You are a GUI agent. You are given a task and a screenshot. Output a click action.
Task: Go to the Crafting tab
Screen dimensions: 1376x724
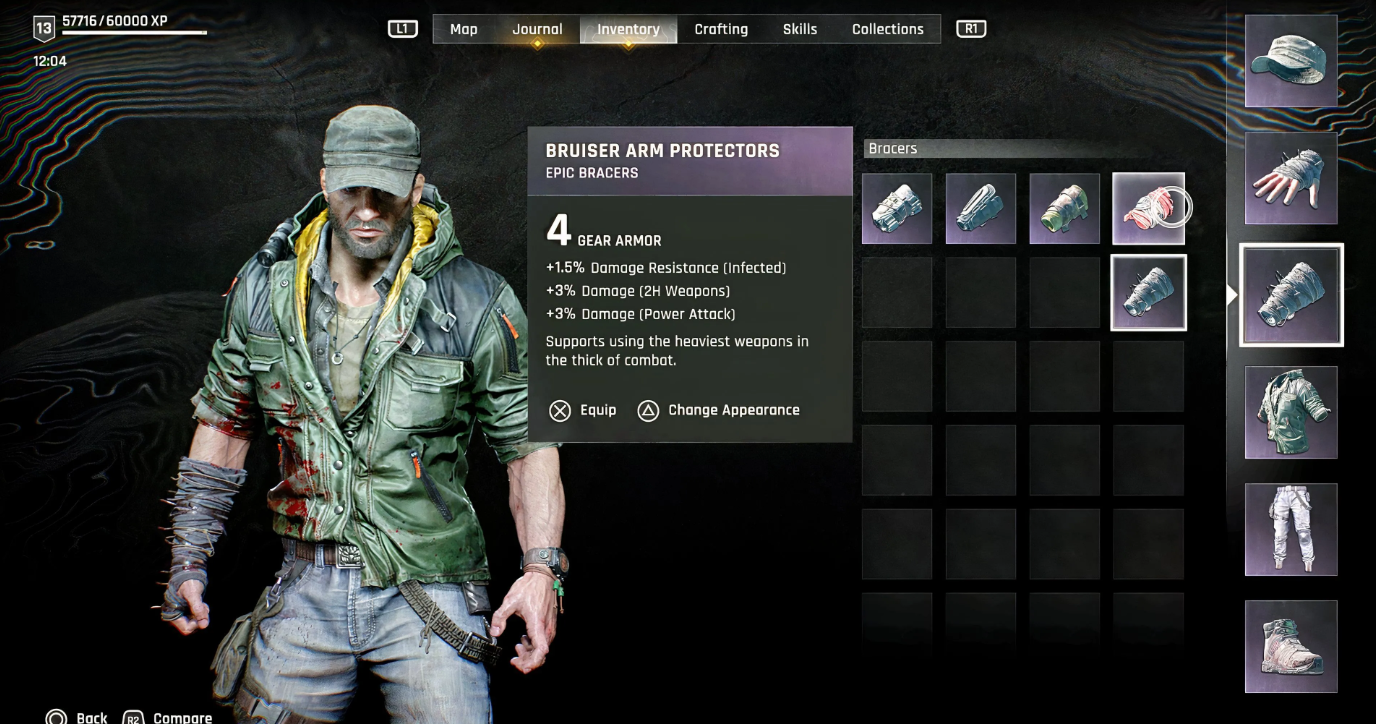pos(721,29)
